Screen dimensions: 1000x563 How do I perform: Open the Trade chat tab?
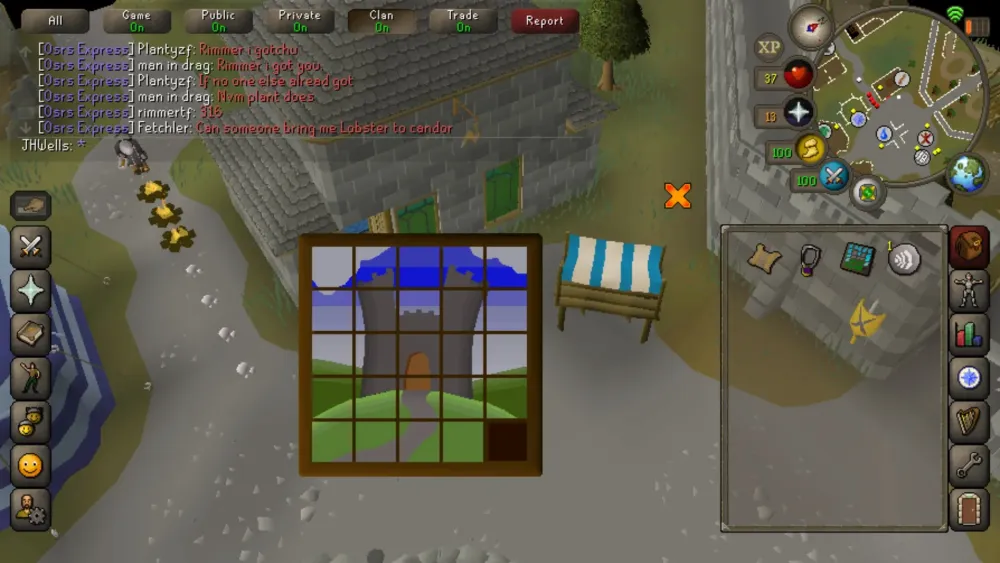[x=463, y=21]
